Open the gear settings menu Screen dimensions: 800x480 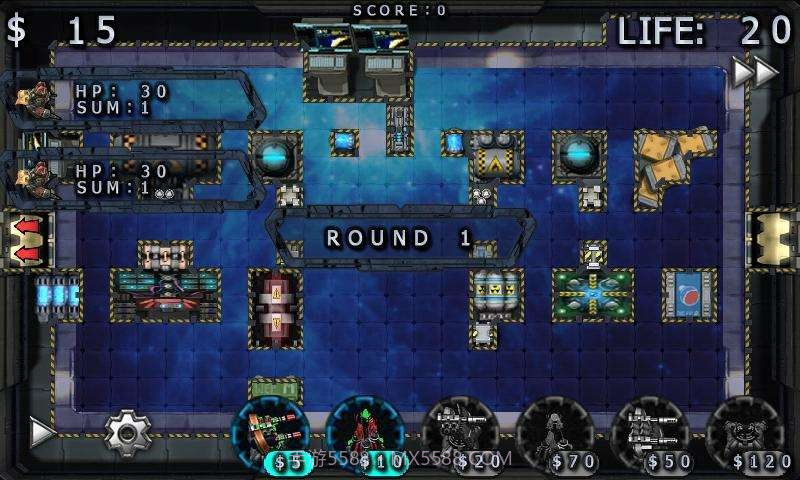(127, 432)
